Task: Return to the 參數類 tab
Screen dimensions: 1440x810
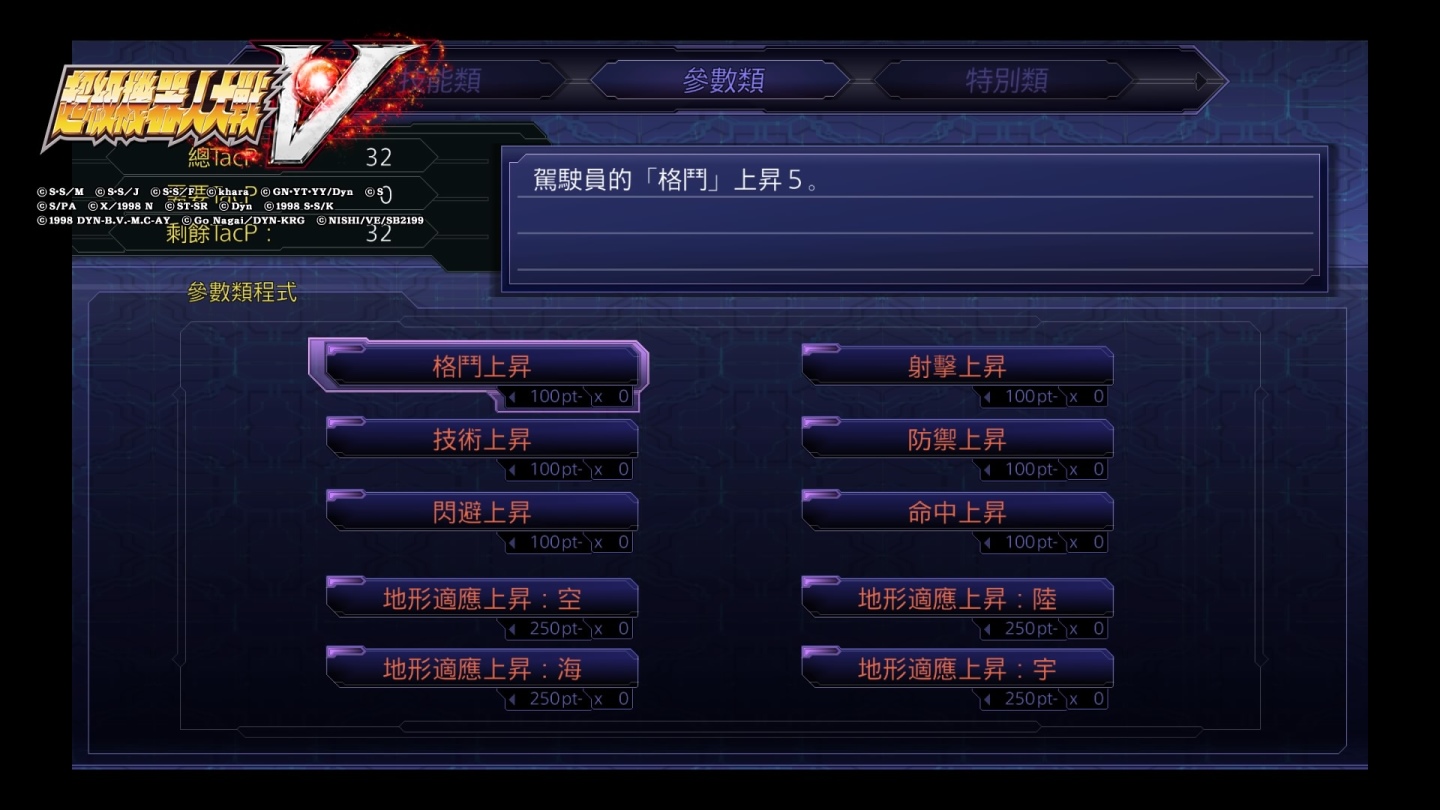Action: (x=727, y=80)
